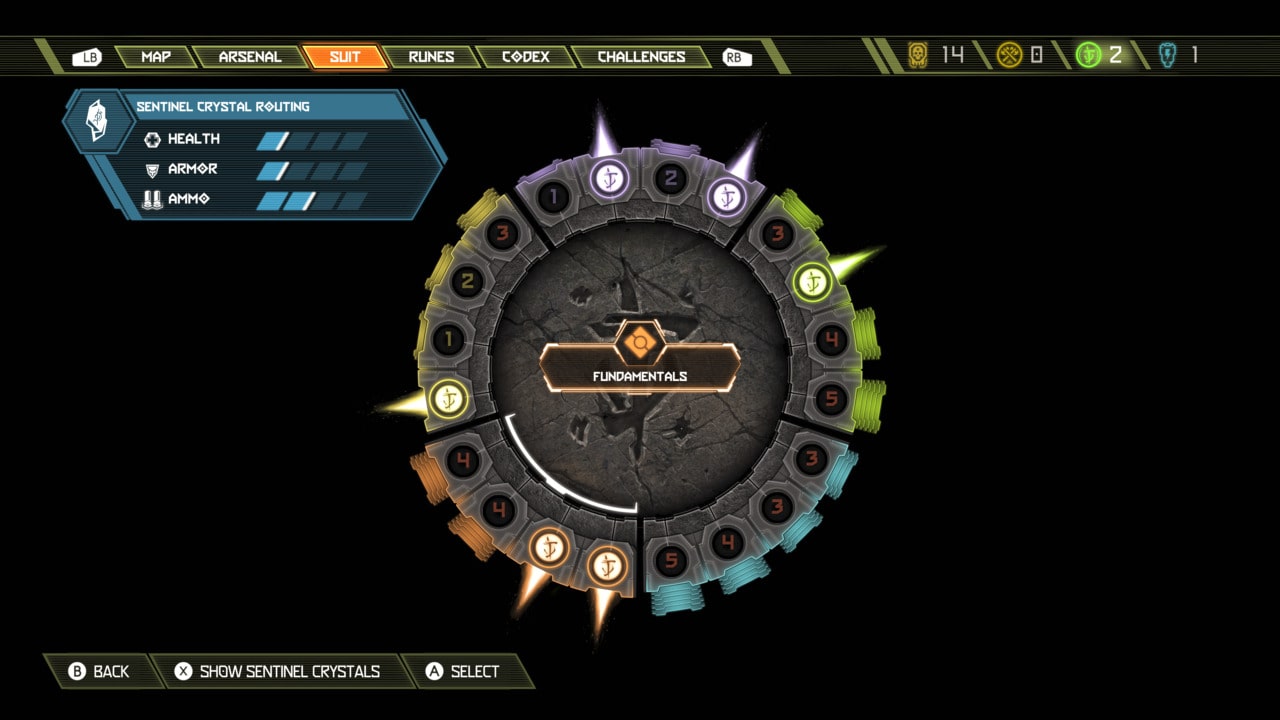Choose the purple section node costing 1
1280x720 pixels.
(552, 196)
